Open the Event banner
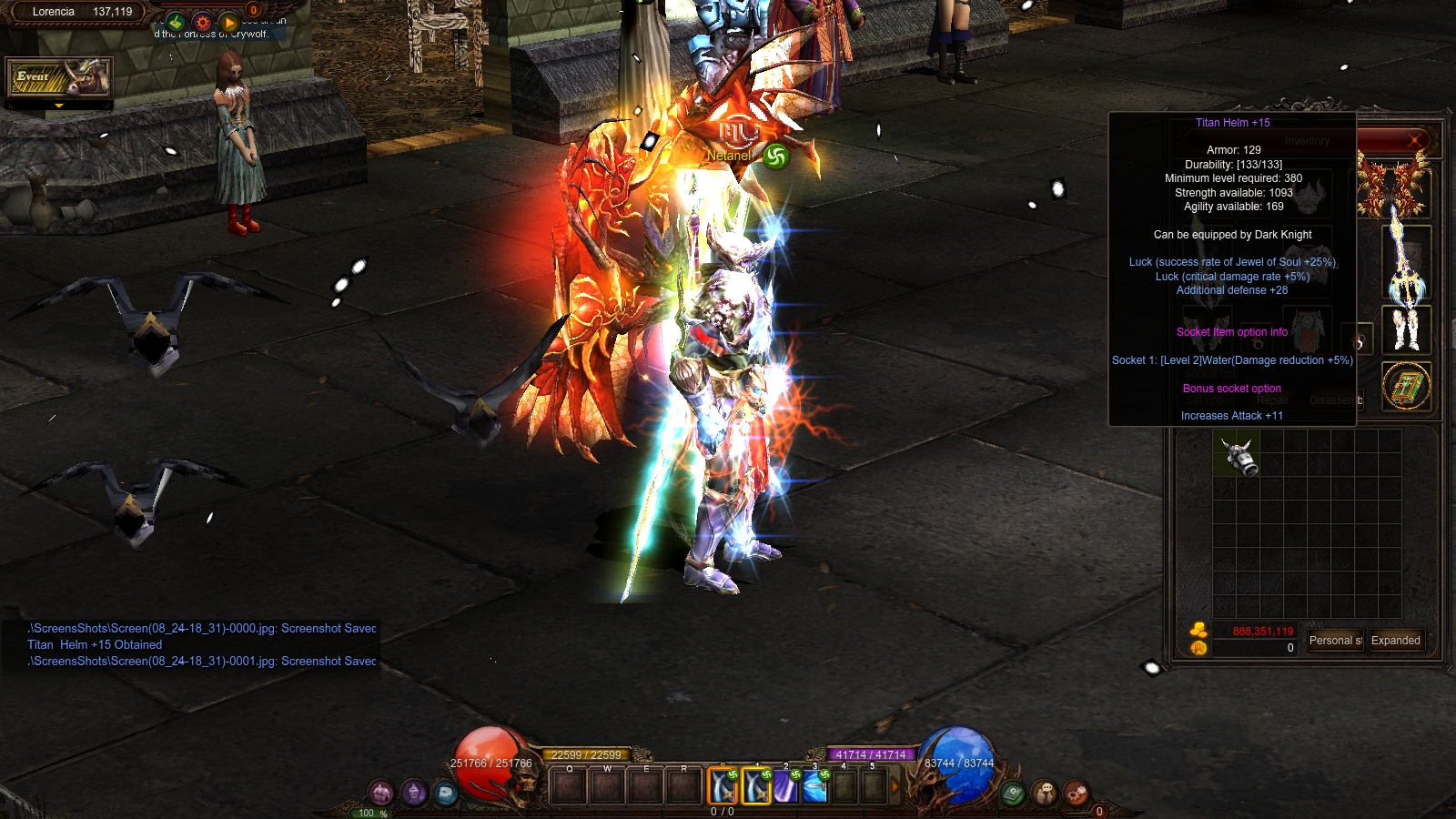 pos(59,78)
